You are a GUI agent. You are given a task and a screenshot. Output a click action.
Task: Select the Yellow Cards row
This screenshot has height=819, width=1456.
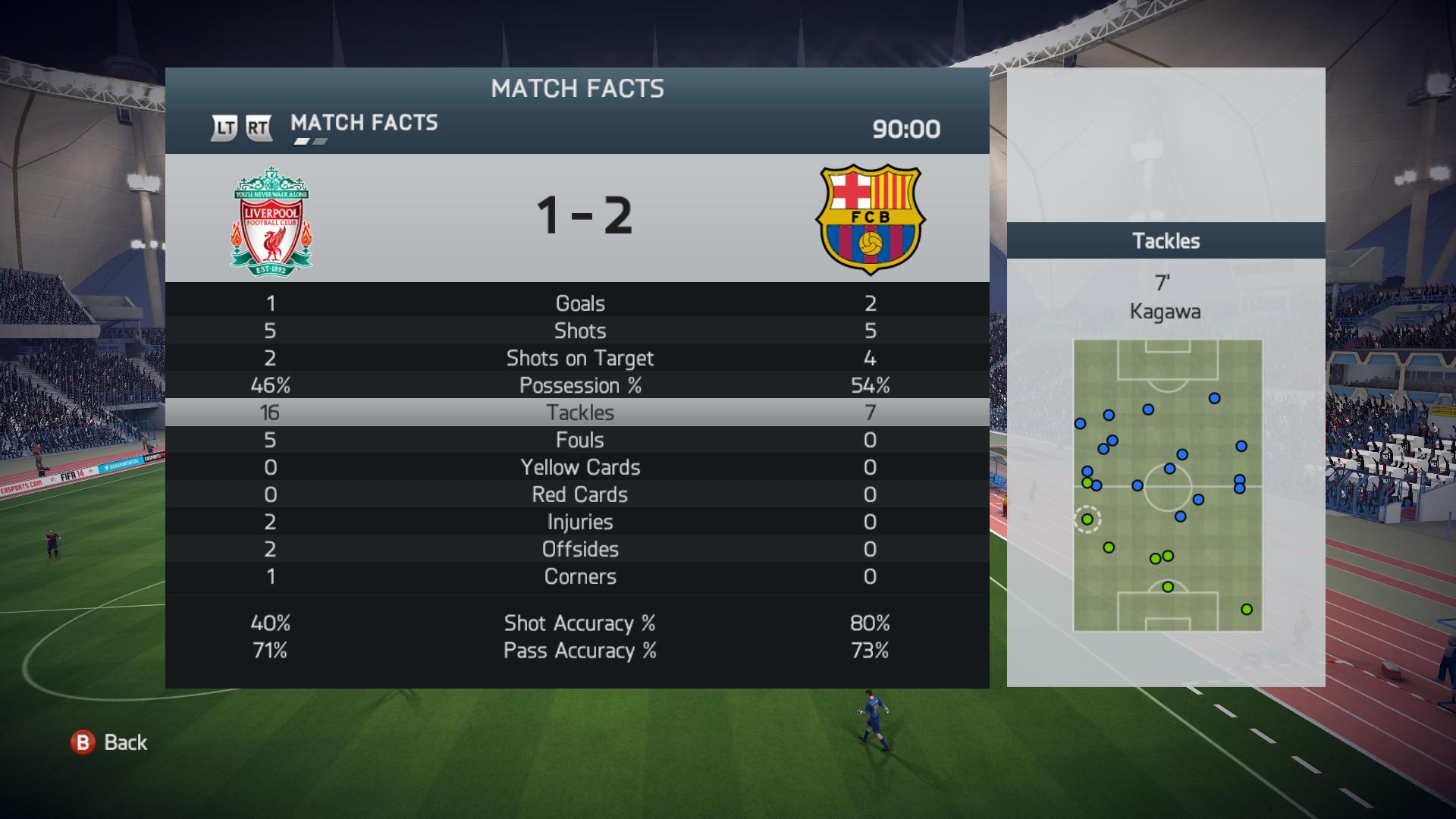[579, 467]
